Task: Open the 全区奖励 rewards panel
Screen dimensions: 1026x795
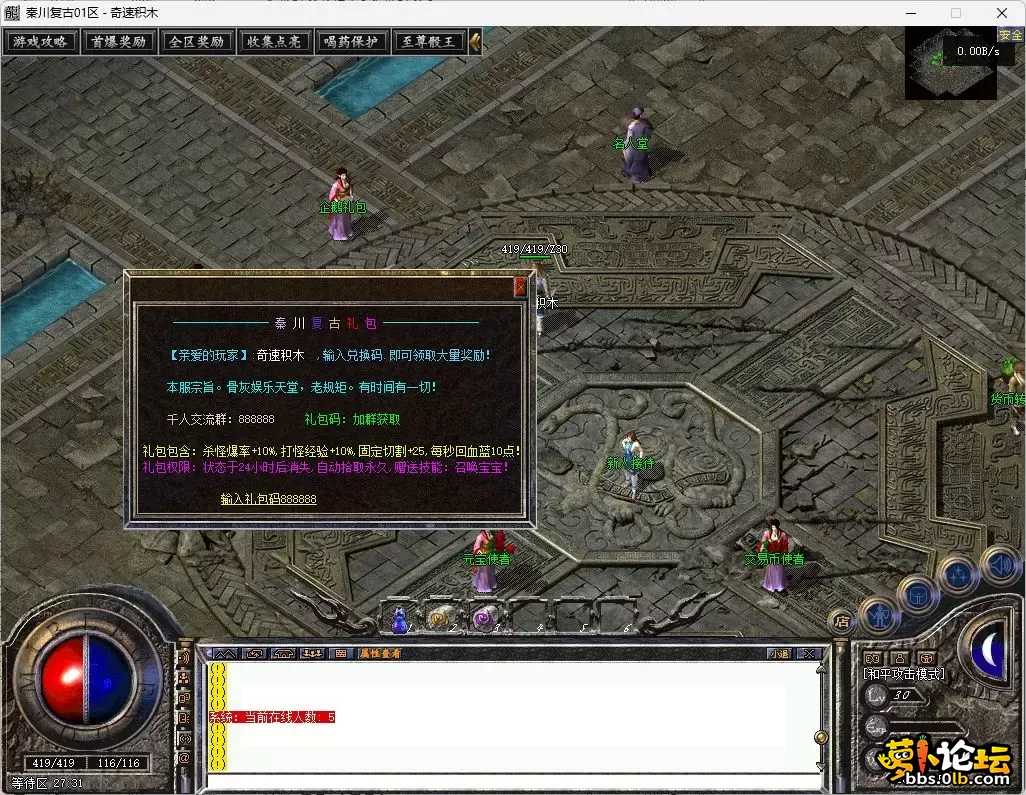Action: 196,42
